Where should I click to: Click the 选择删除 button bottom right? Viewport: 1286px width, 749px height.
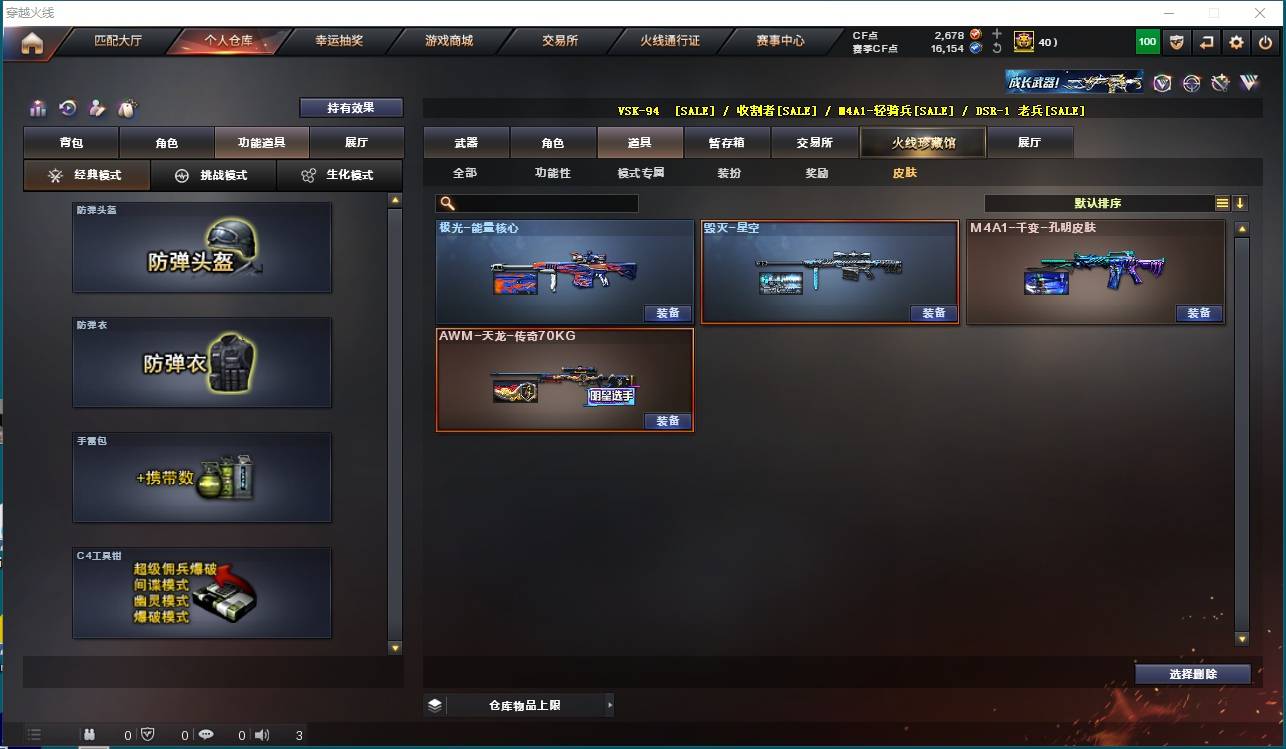click(x=1193, y=674)
